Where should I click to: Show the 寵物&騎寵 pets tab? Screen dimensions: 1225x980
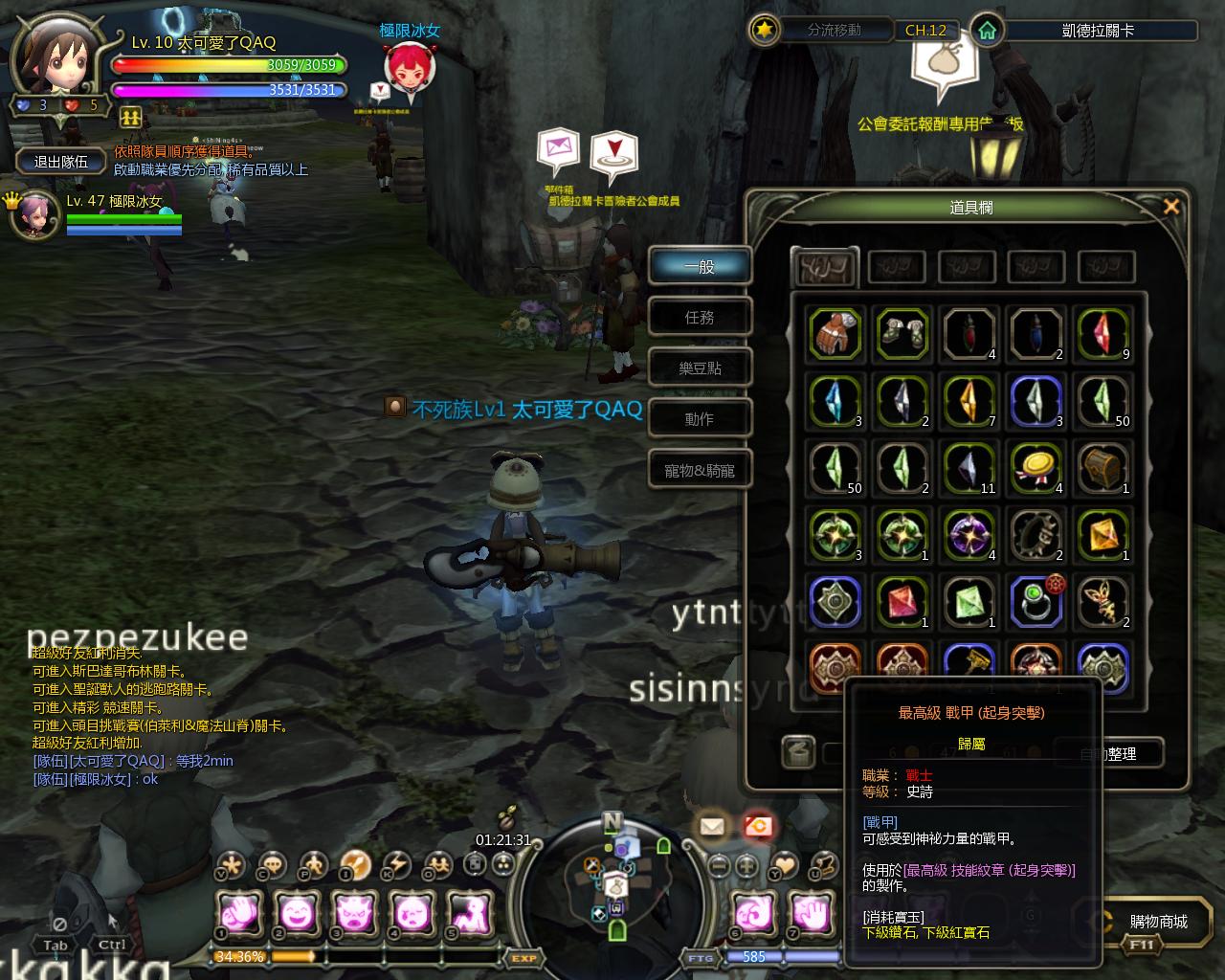pyautogui.click(x=700, y=471)
